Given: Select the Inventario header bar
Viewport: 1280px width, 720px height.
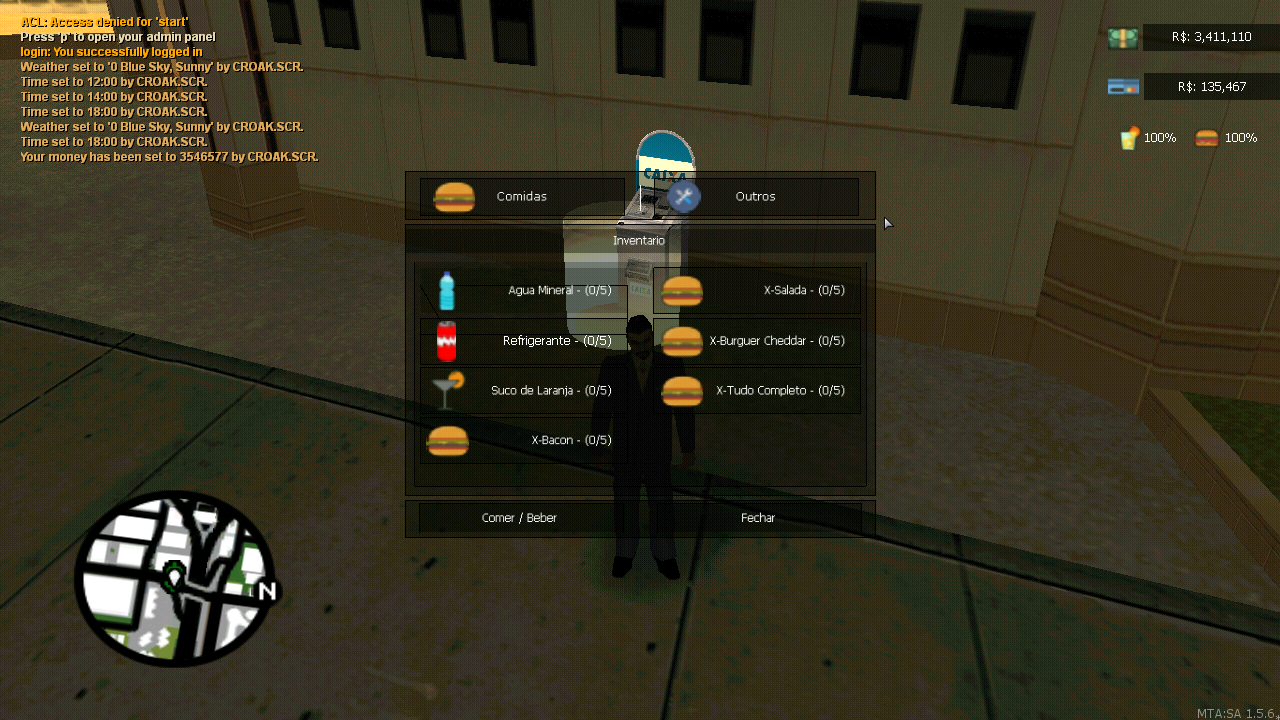Looking at the screenshot, I should point(639,240).
